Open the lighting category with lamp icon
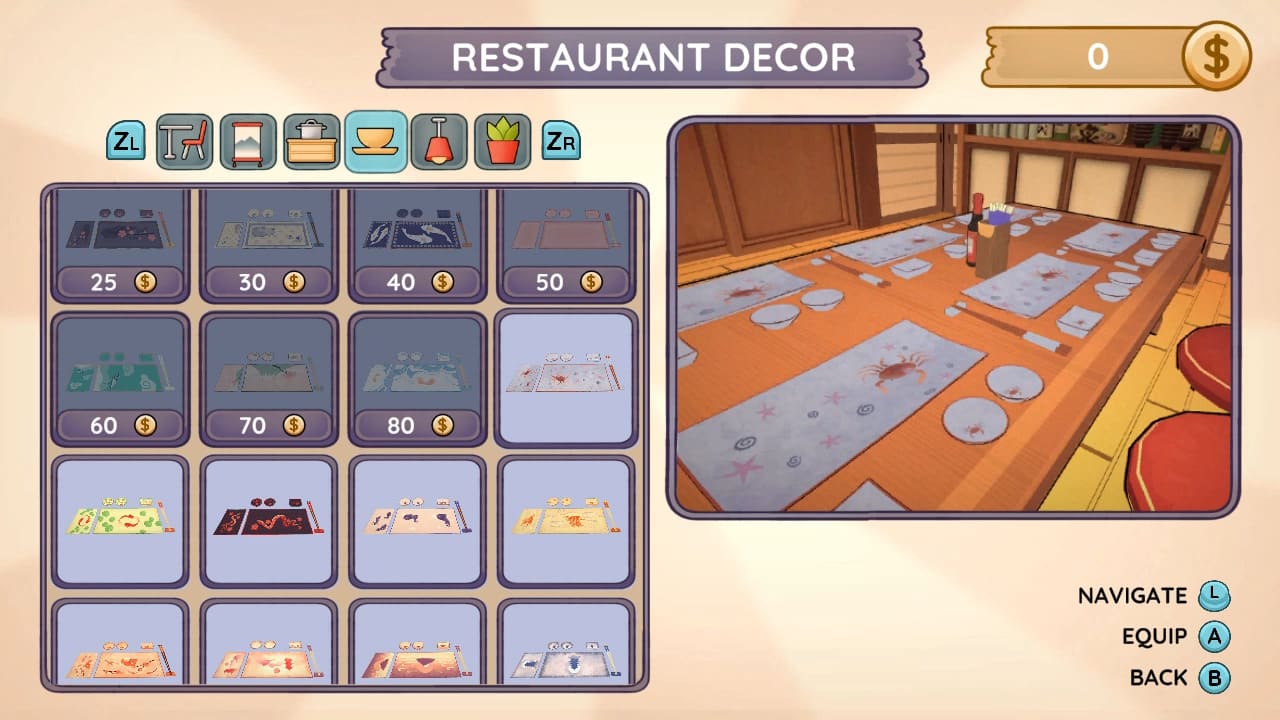The height and width of the screenshot is (720, 1280). (x=439, y=141)
